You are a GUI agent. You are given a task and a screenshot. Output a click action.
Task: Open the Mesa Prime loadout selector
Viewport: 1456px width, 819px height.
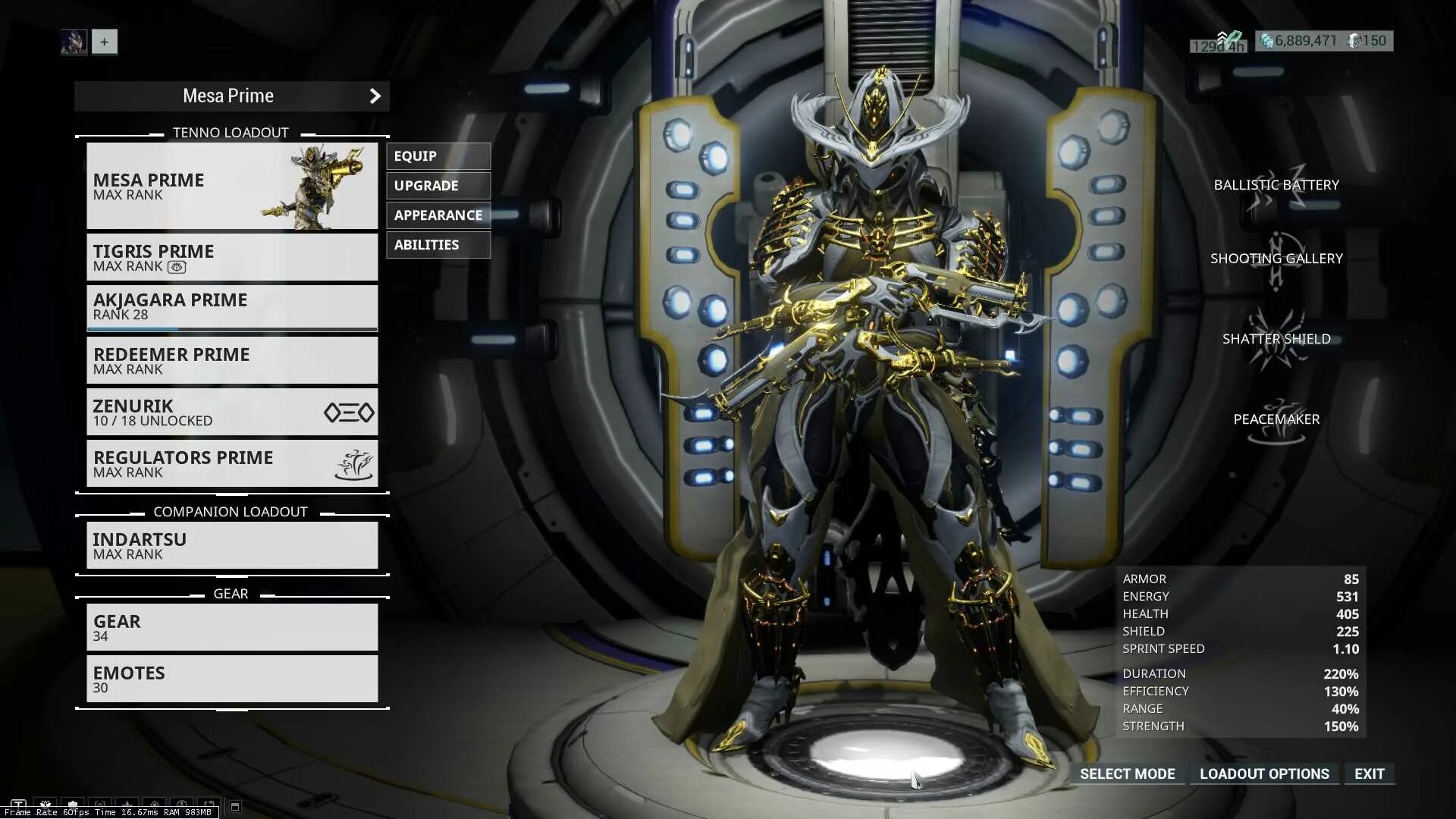pyautogui.click(x=231, y=96)
